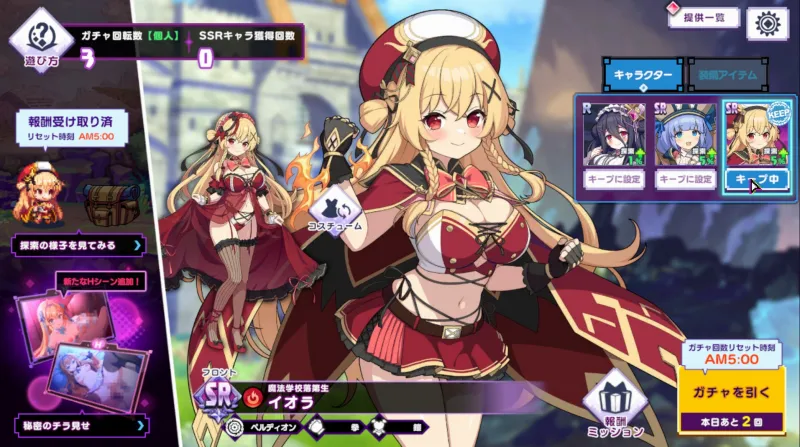Set the blue-haired SR character as keep
Screen dimensions: 800x447
pos(685,179)
